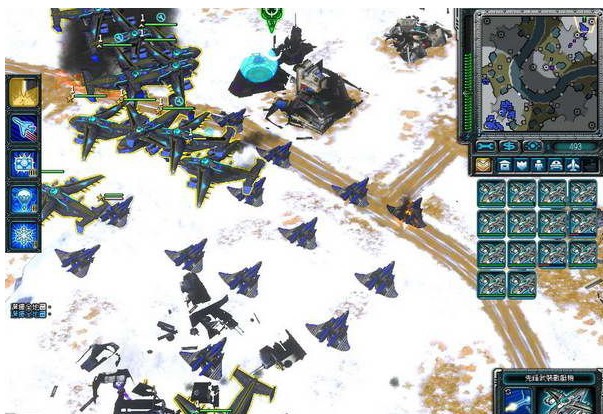
Task: Select the frozen device support power icon
Action: point(23,162)
